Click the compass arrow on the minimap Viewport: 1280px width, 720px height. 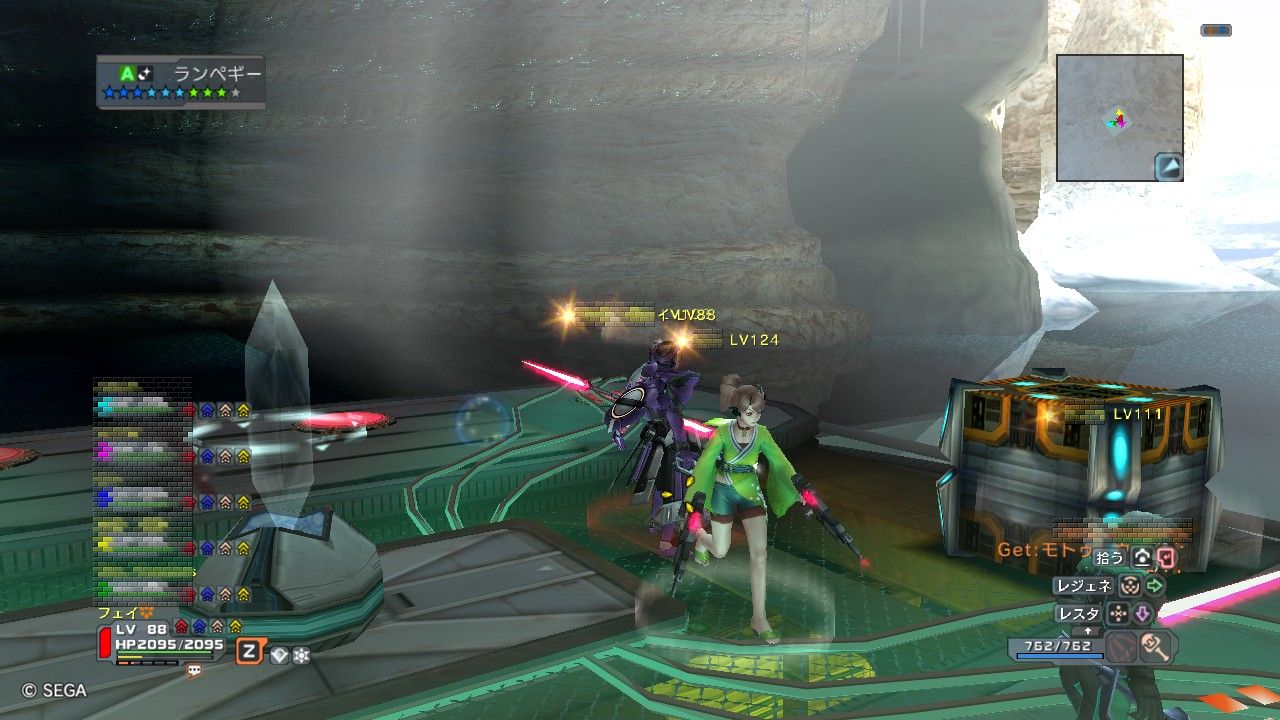[x=1169, y=166]
